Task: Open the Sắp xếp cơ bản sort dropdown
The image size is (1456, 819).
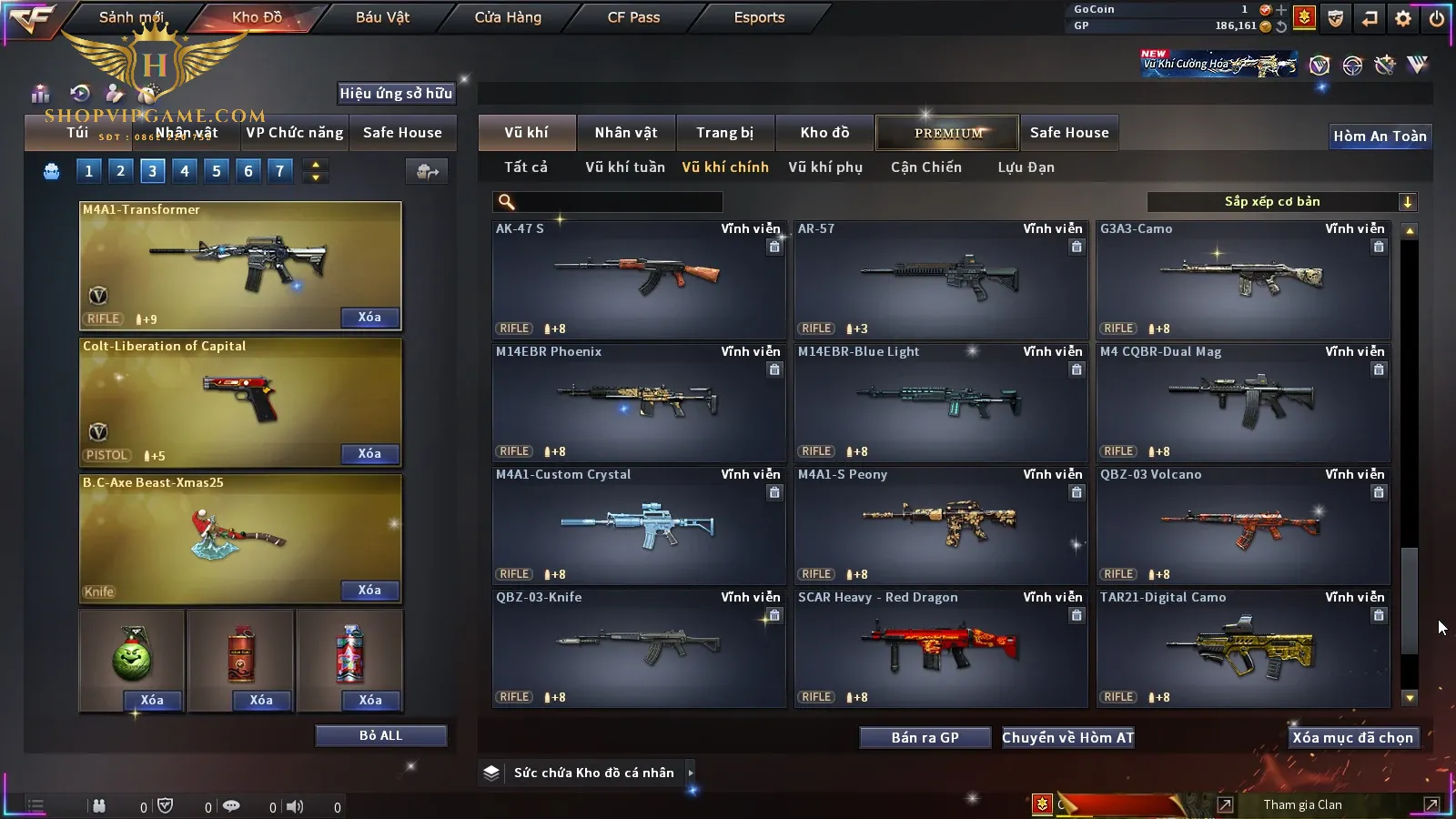Action: (x=1281, y=202)
